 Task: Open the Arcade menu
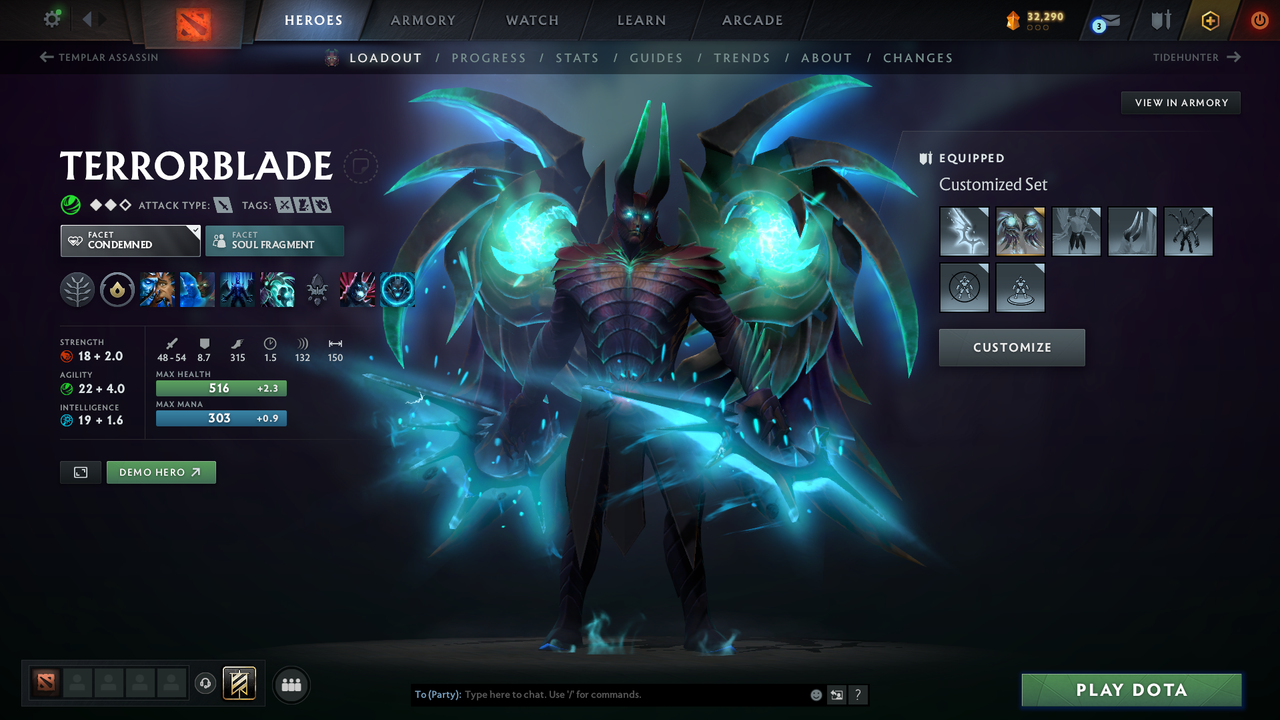(x=751, y=19)
